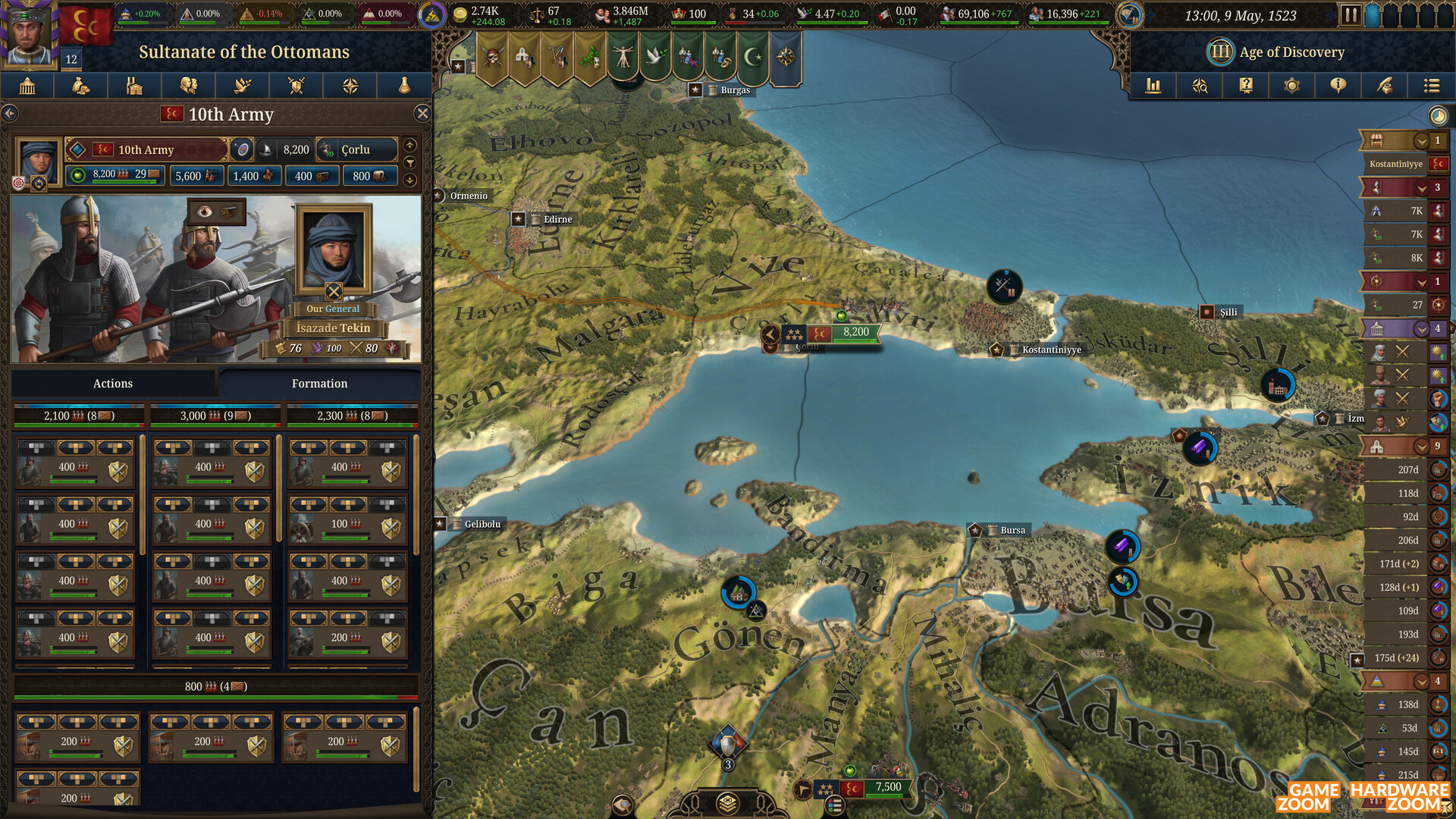Open the quill and inkwell menu
Screen dimensions: 1456x819
[x=1385, y=86]
